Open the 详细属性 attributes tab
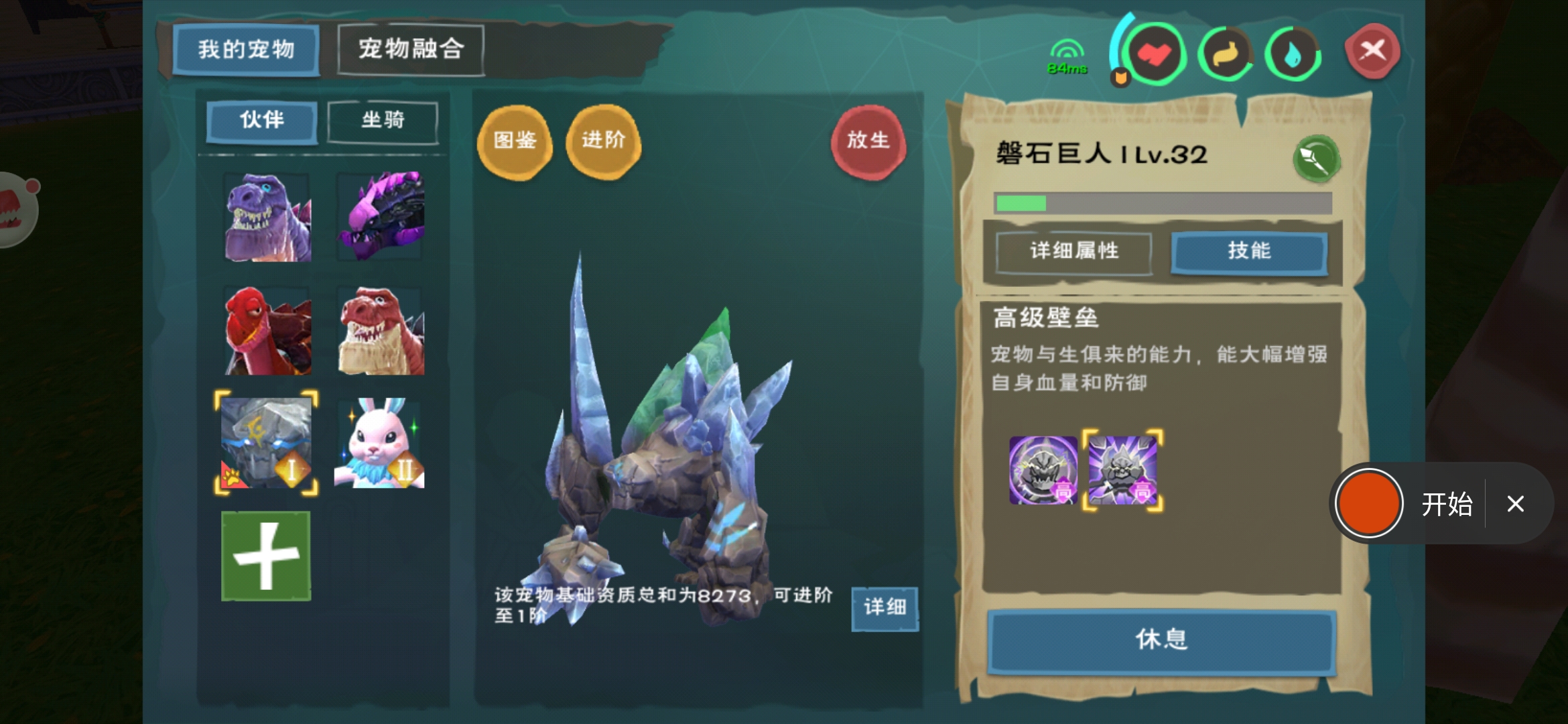The height and width of the screenshot is (724, 1568). coord(1072,251)
